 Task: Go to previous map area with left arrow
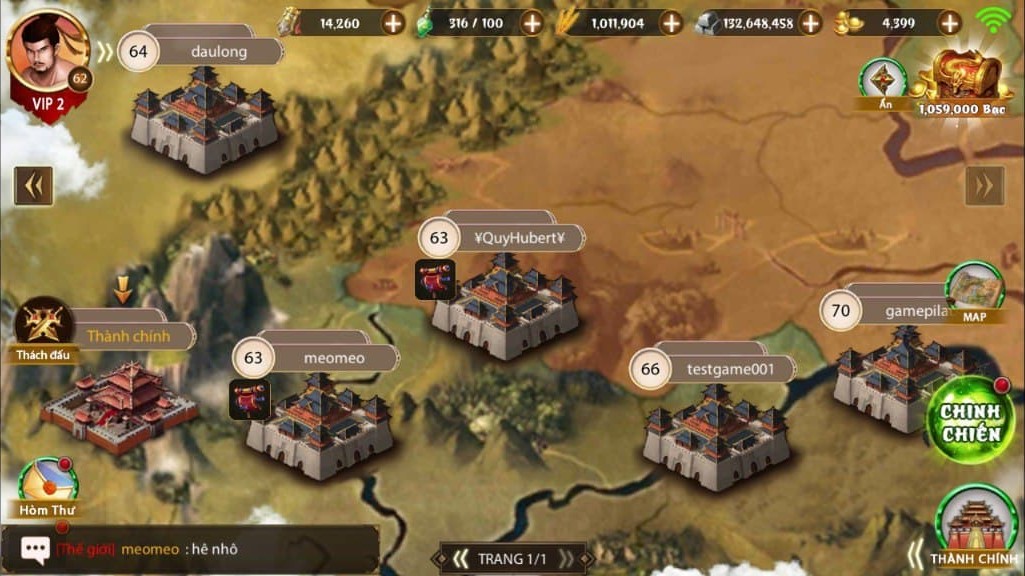(x=33, y=185)
